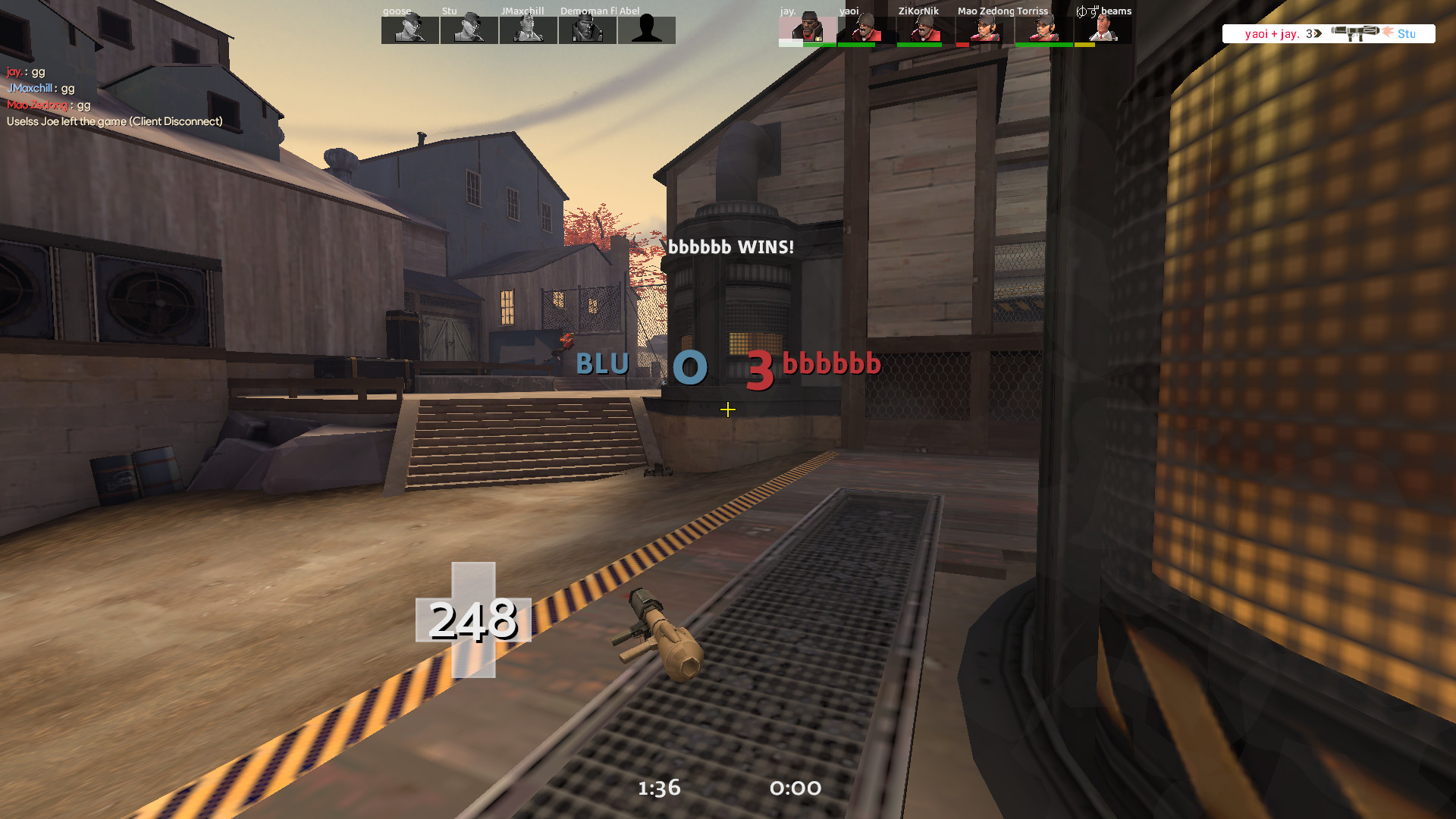
Task: Select beams' medic portrait
Action: pyautogui.click(x=1103, y=30)
